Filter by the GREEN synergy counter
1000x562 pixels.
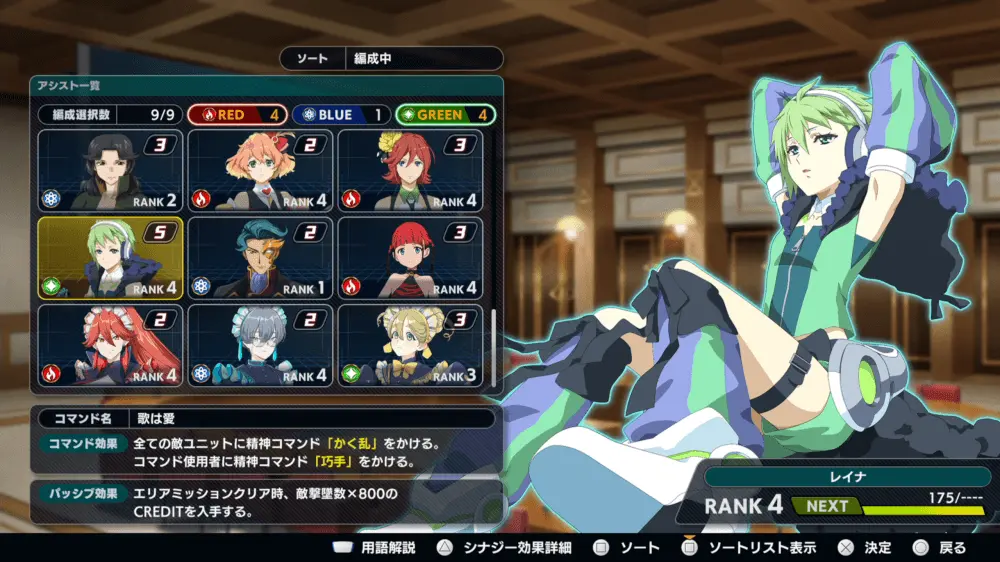[446, 115]
